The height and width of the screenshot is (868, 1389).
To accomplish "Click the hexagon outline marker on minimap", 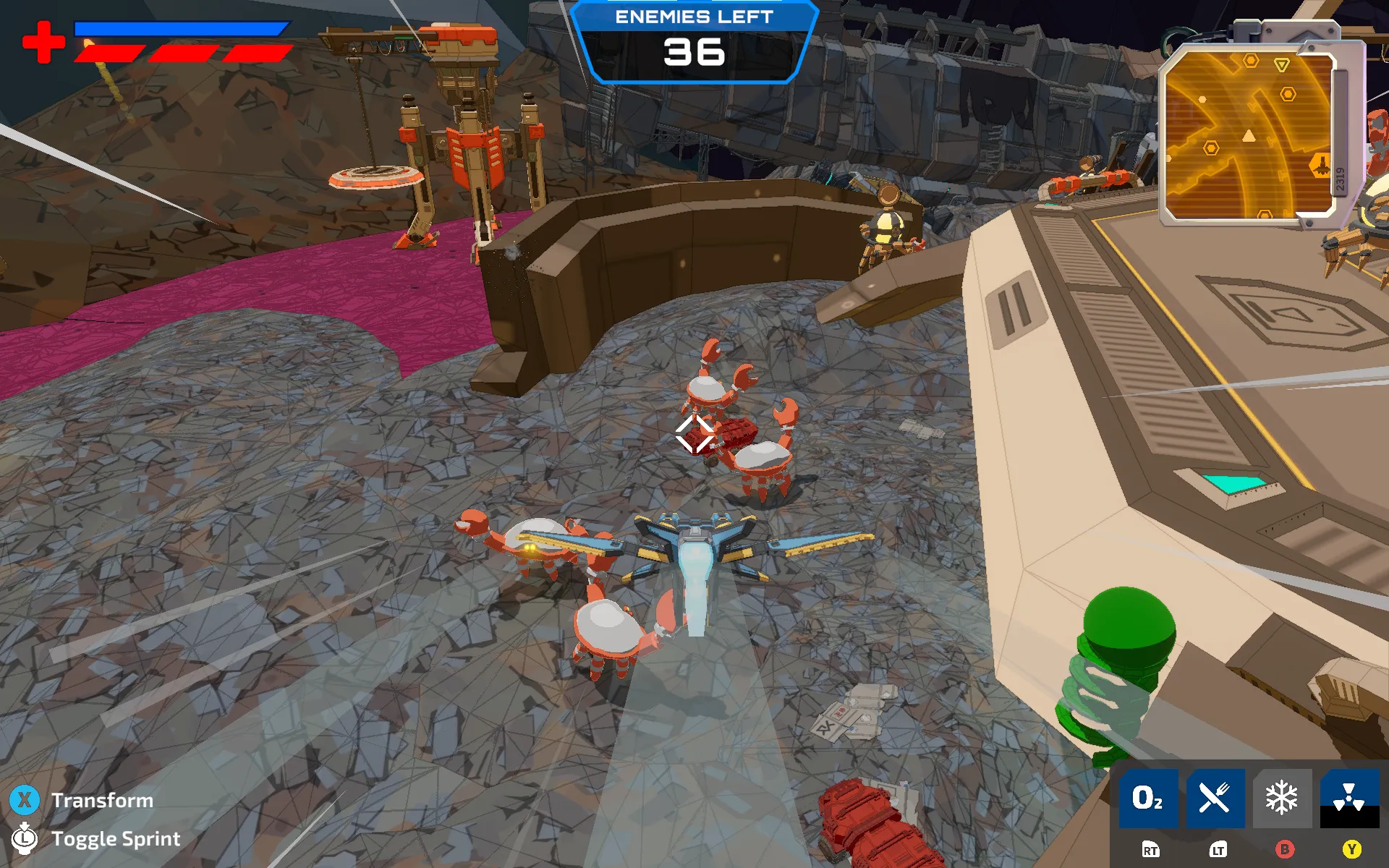I will tap(1288, 93).
